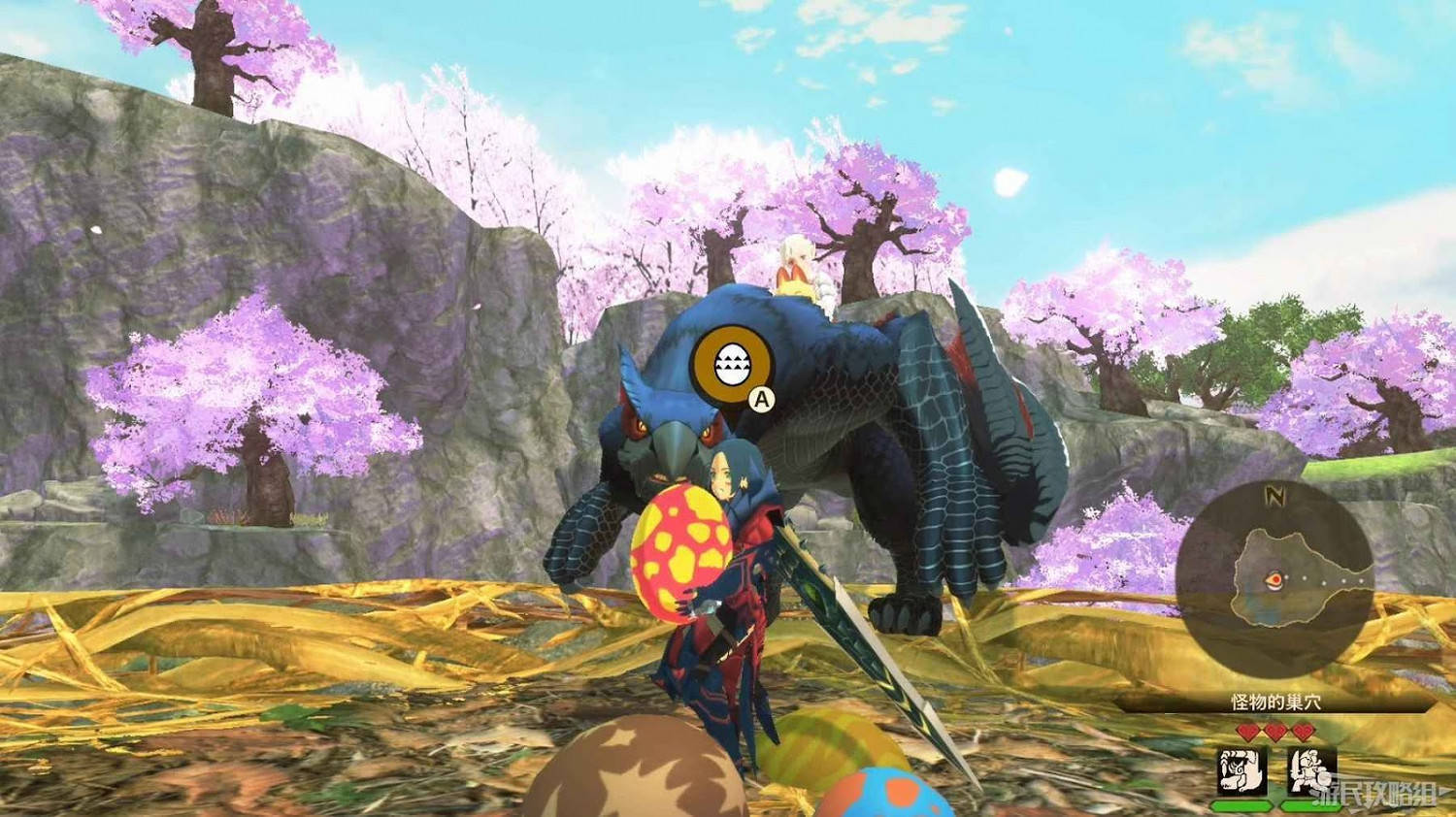Select the Monstie portrait in the party HUD
Viewport: 1456px width, 817px height.
tap(1241, 771)
